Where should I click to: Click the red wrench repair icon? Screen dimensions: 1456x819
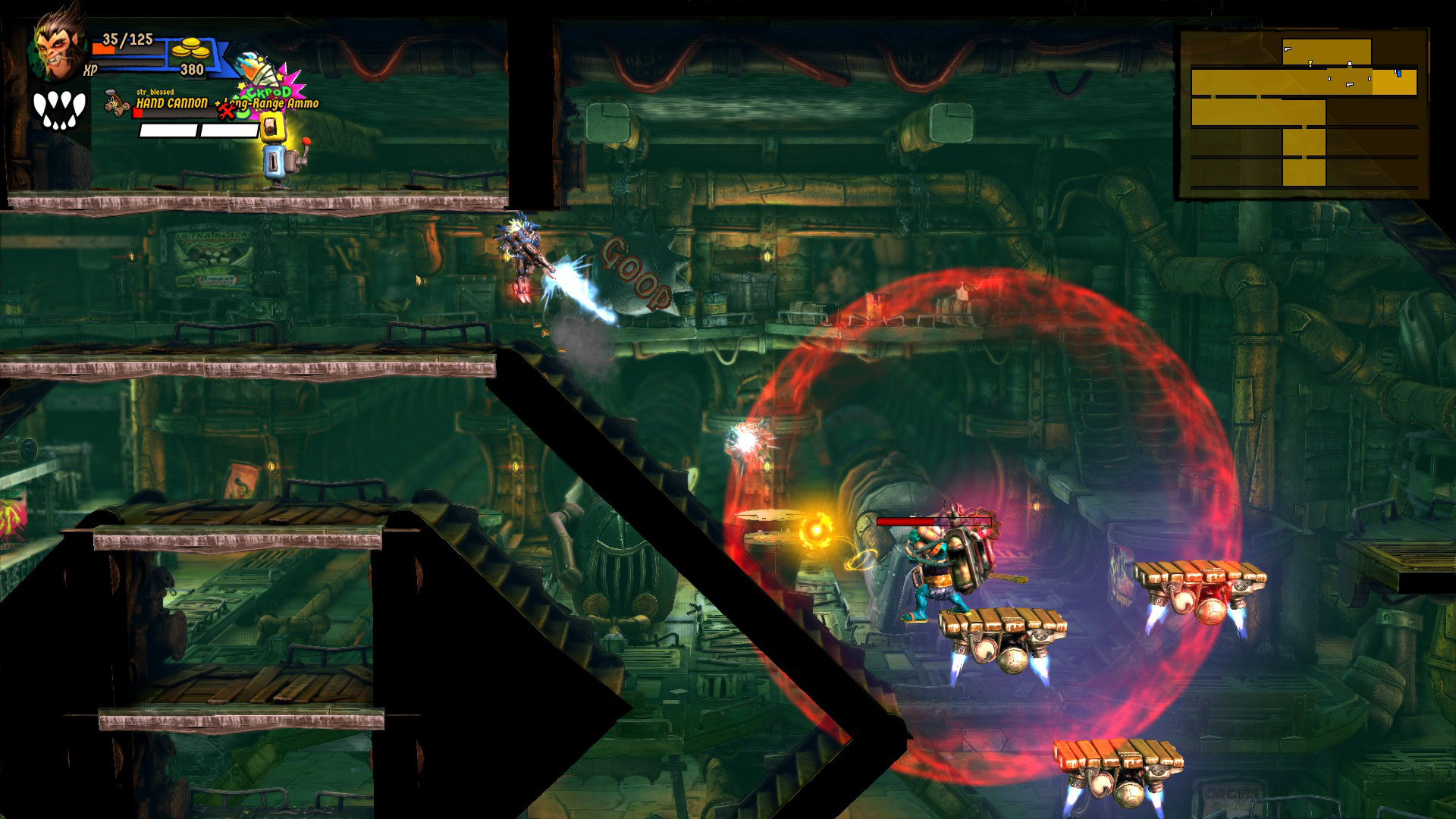[x=227, y=112]
